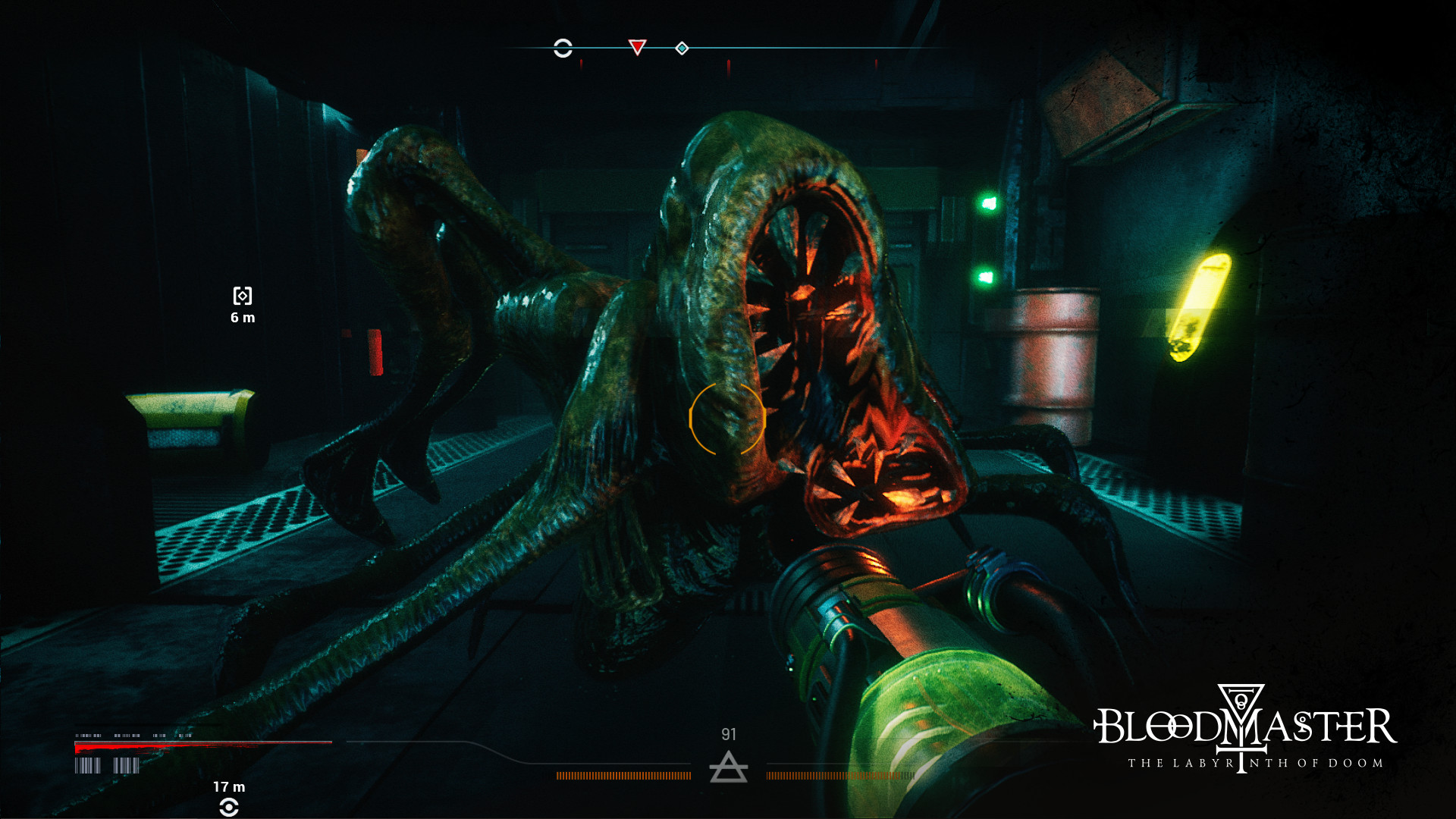This screenshot has width=1456, height=819.
Task: Click the ammo counter reading 91
Action: coord(730,734)
